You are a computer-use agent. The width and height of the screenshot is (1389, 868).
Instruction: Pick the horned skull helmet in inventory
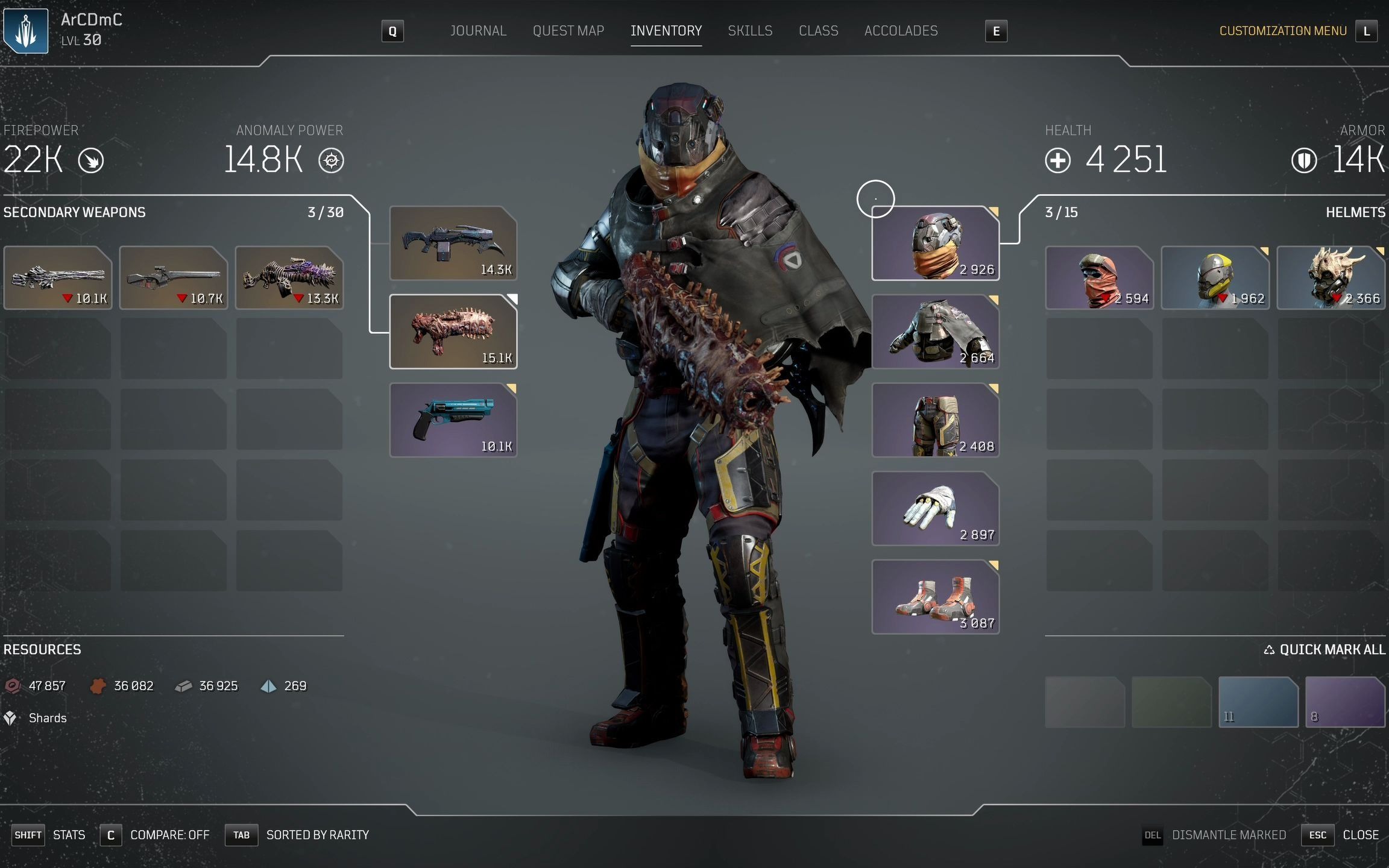coord(1331,278)
